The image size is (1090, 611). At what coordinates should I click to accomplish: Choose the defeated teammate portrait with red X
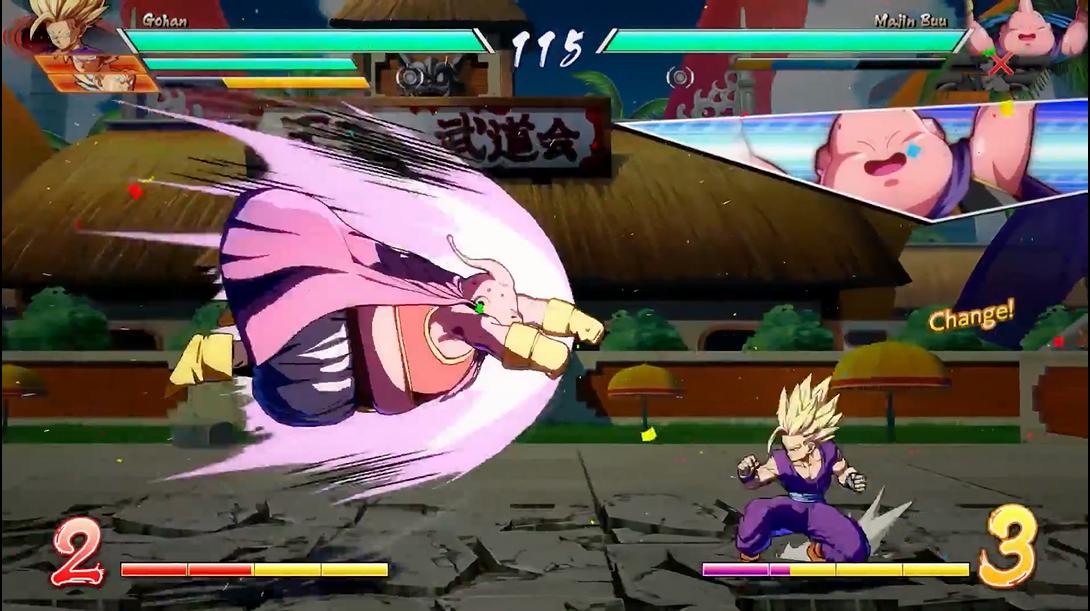[x=1000, y=66]
